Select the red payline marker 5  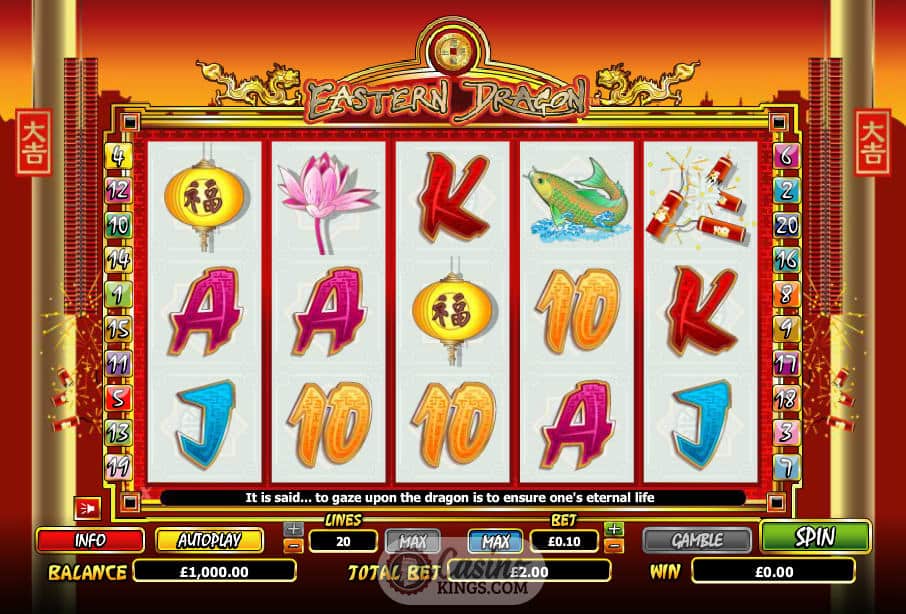[x=119, y=398]
